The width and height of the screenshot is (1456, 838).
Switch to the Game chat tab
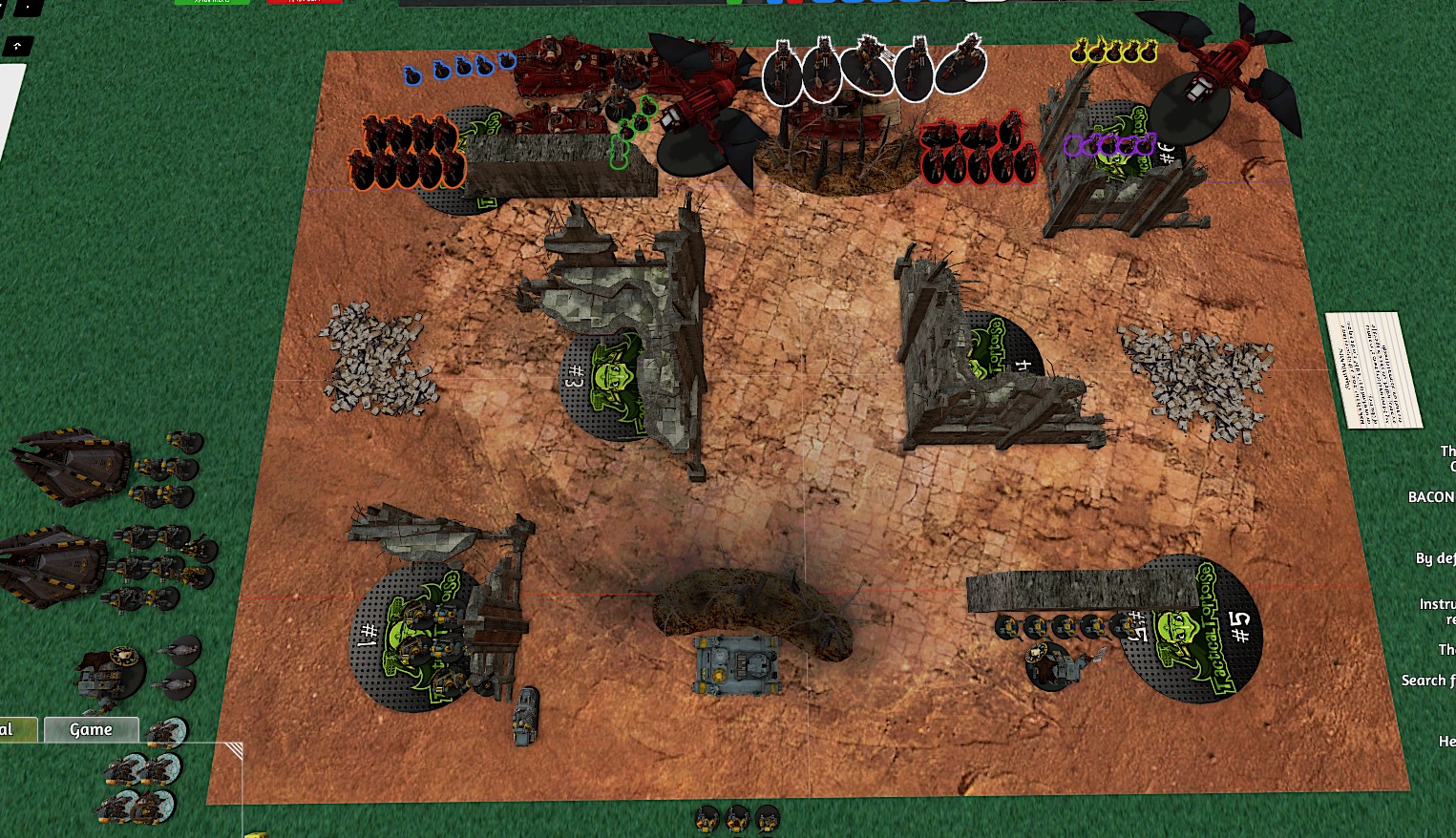[91, 729]
